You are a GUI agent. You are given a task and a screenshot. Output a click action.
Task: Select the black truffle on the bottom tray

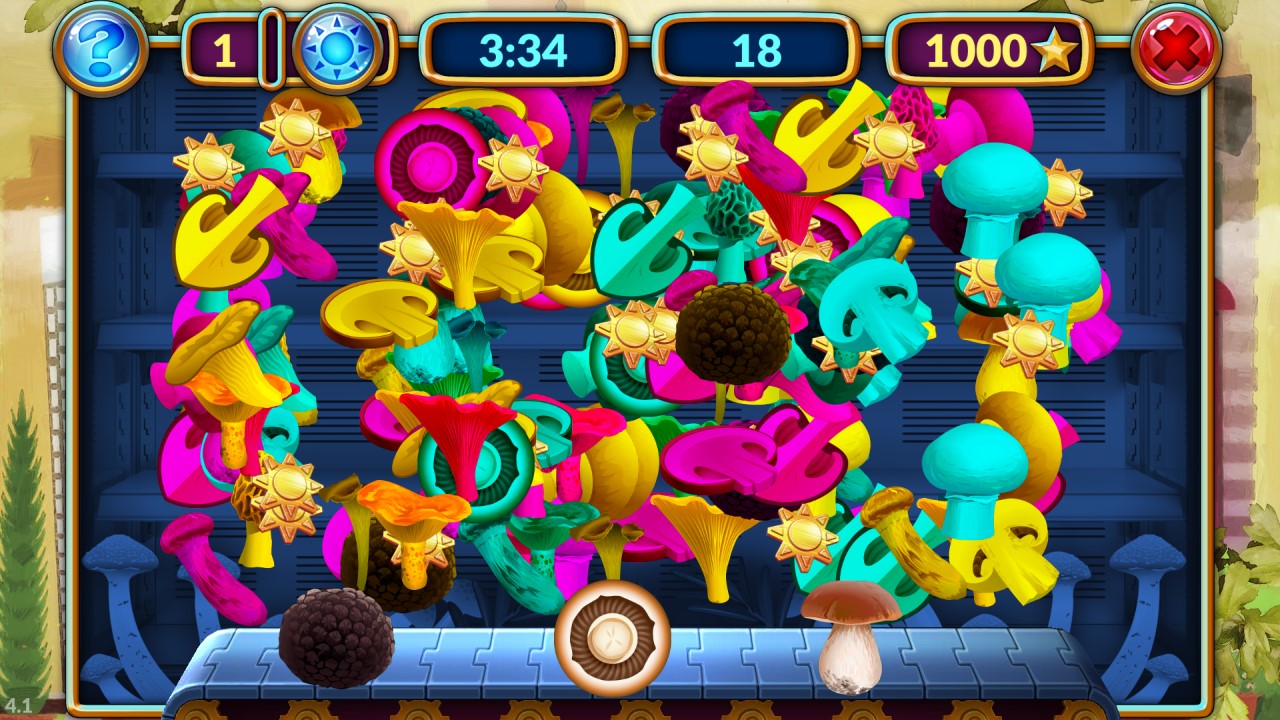(336, 637)
